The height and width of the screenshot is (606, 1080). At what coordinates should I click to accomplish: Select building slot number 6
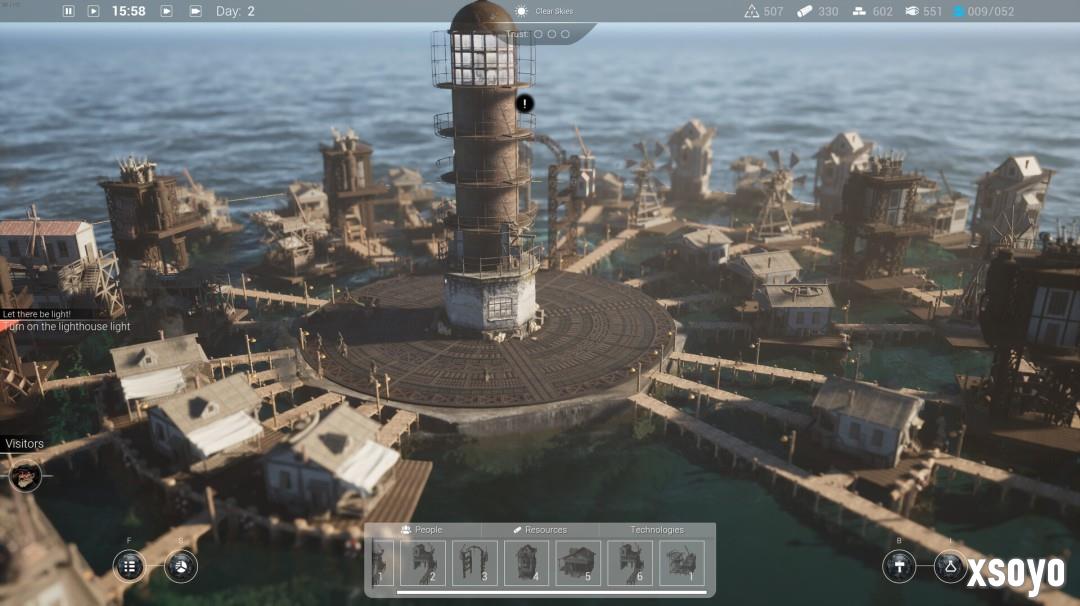point(630,563)
